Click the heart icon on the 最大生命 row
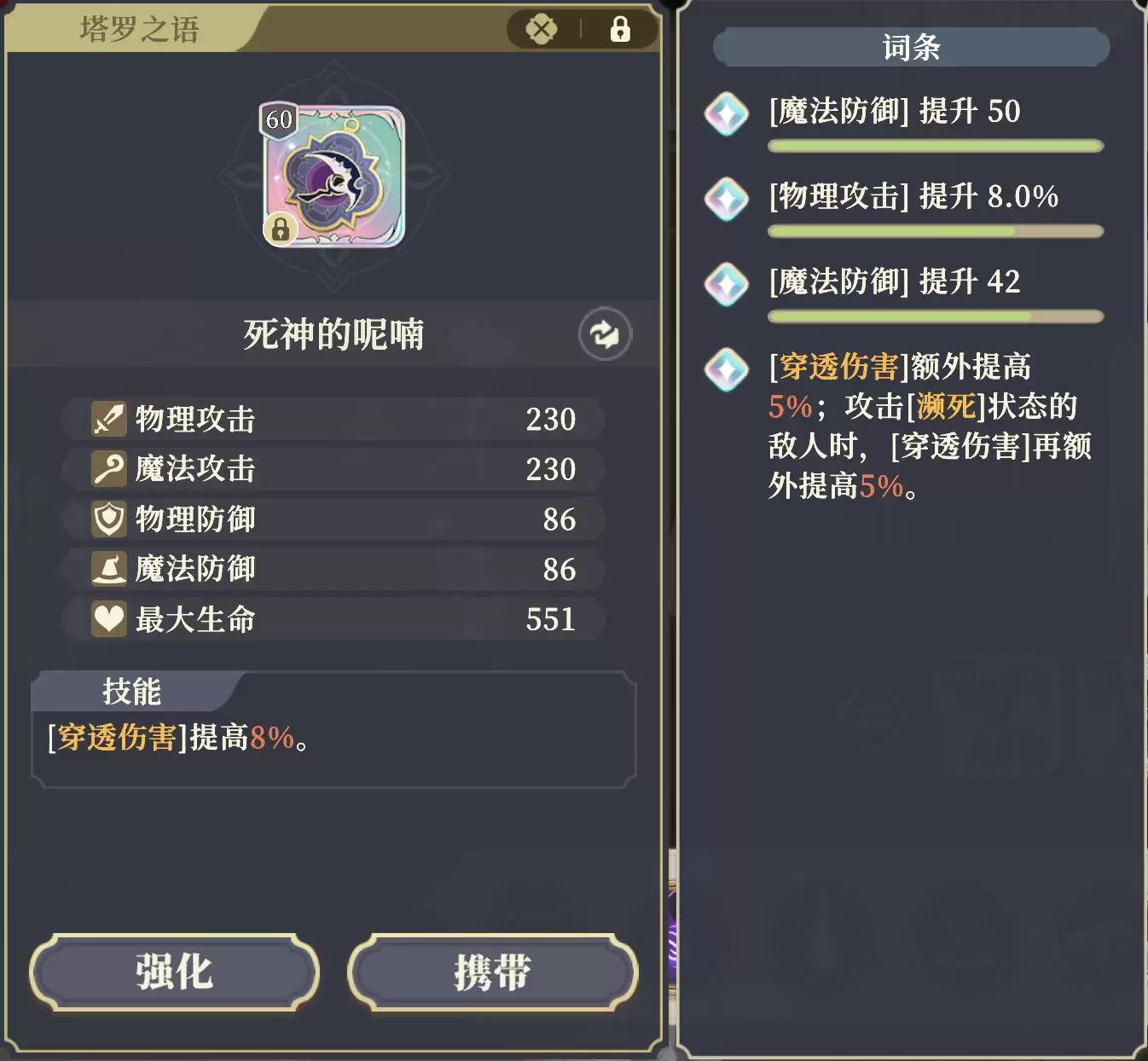Viewport: 1148px width, 1061px height. tap(107, 619)
